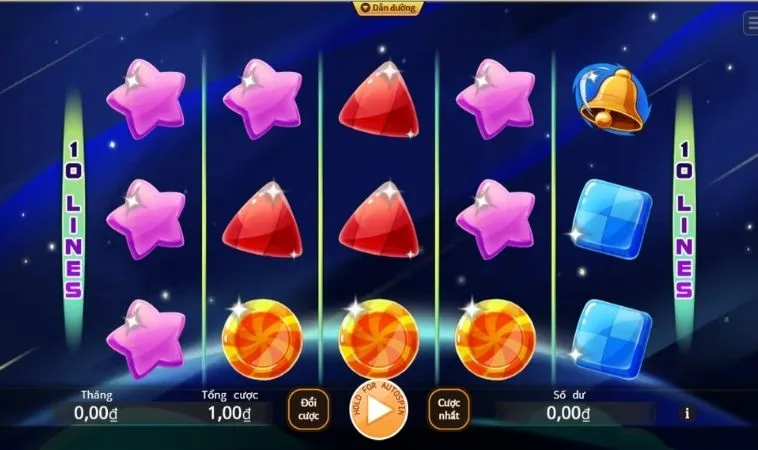
Task: Open the info 'i' paytable button
Action: coord(687,412)
